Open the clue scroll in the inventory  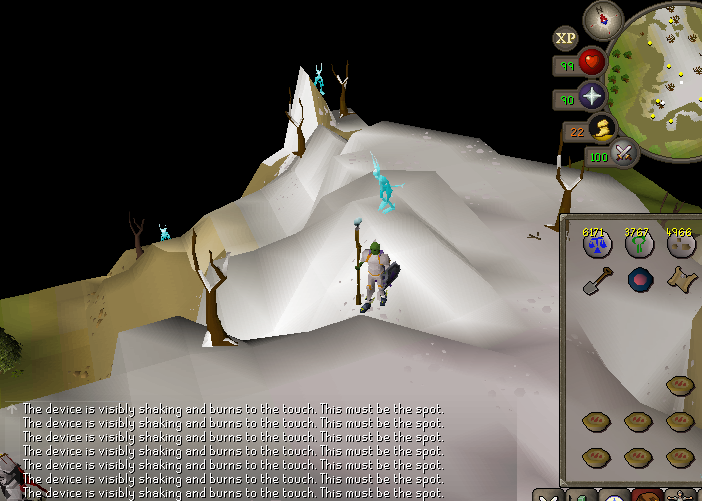pos(681,280)
